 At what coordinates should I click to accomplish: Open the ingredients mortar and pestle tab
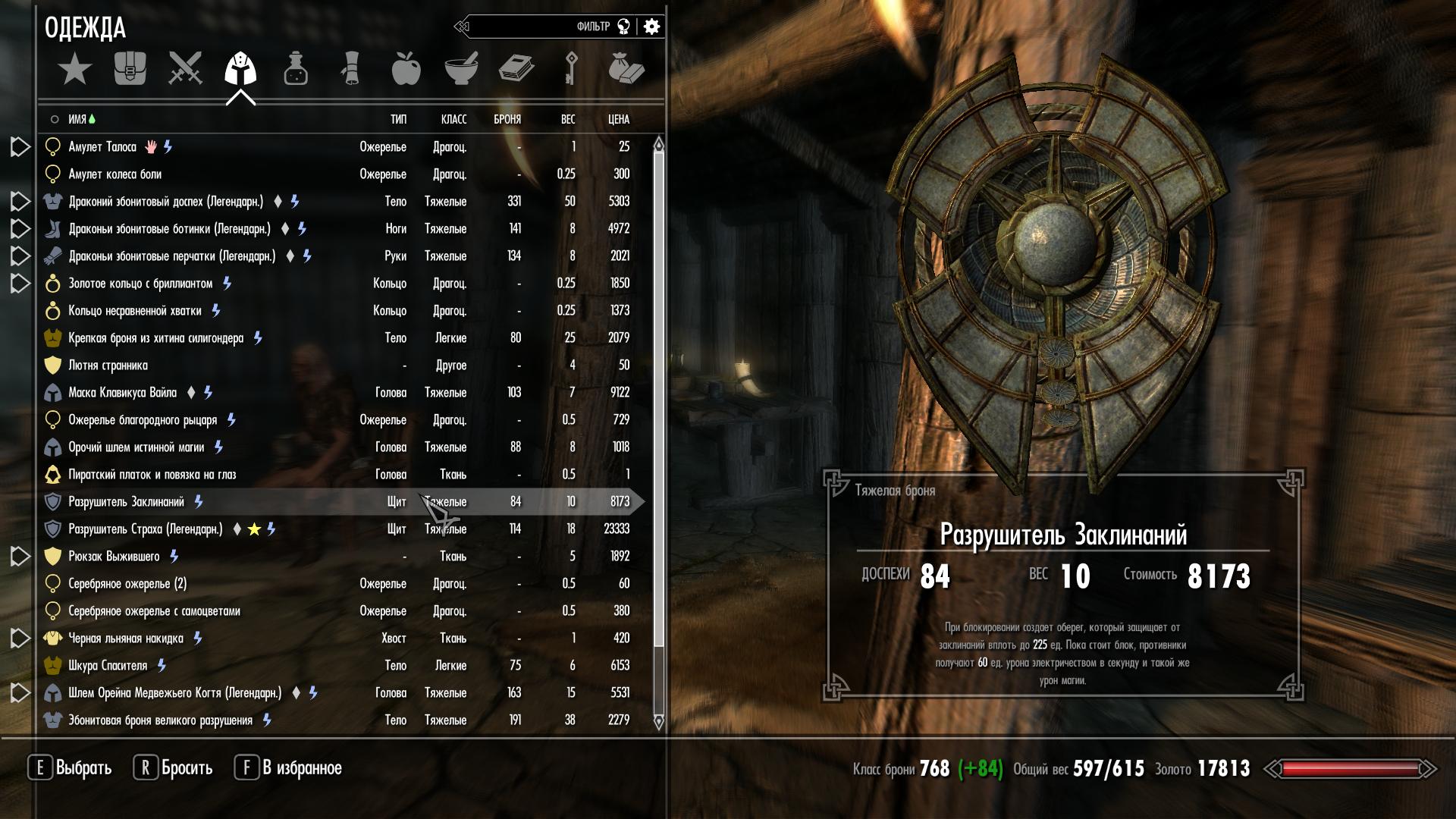click(x=461, y=68)
